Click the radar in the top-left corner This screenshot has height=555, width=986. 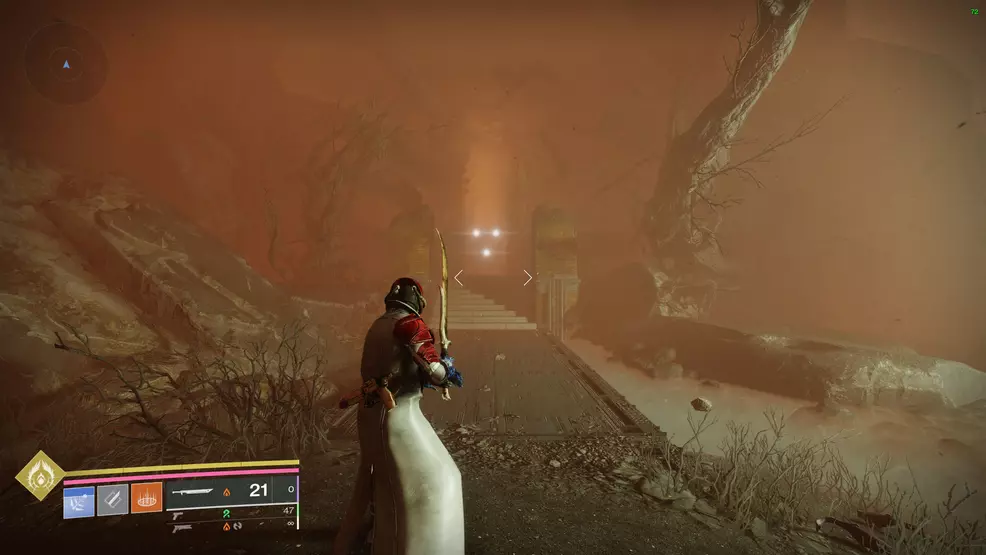(66, 63)
